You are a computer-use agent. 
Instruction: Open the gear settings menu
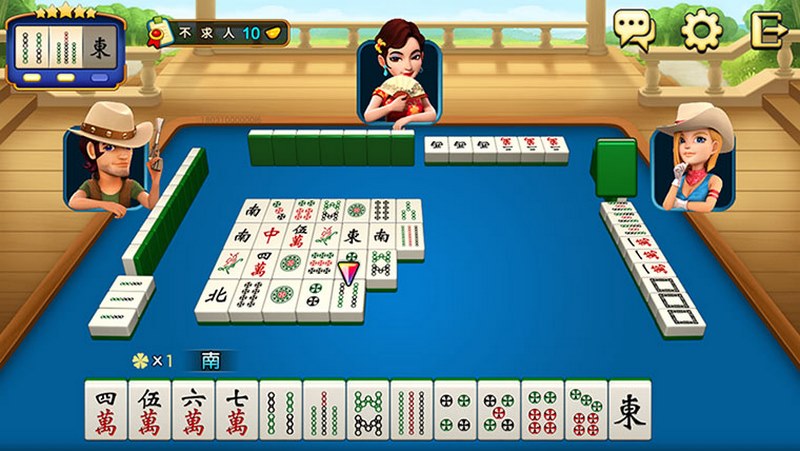[701, 30]
